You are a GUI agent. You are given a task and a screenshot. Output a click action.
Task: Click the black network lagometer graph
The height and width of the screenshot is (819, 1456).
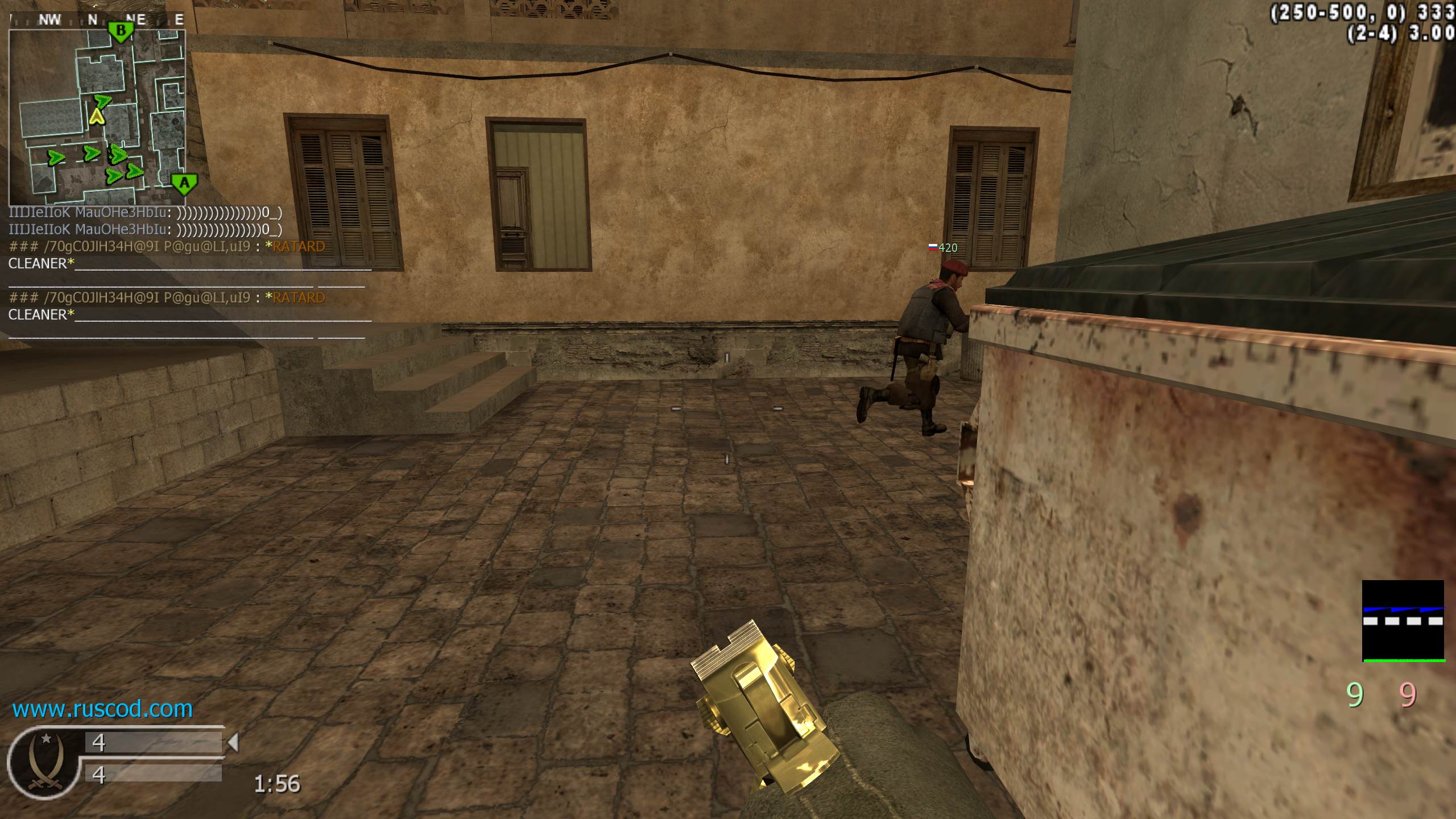point(1403,621)
